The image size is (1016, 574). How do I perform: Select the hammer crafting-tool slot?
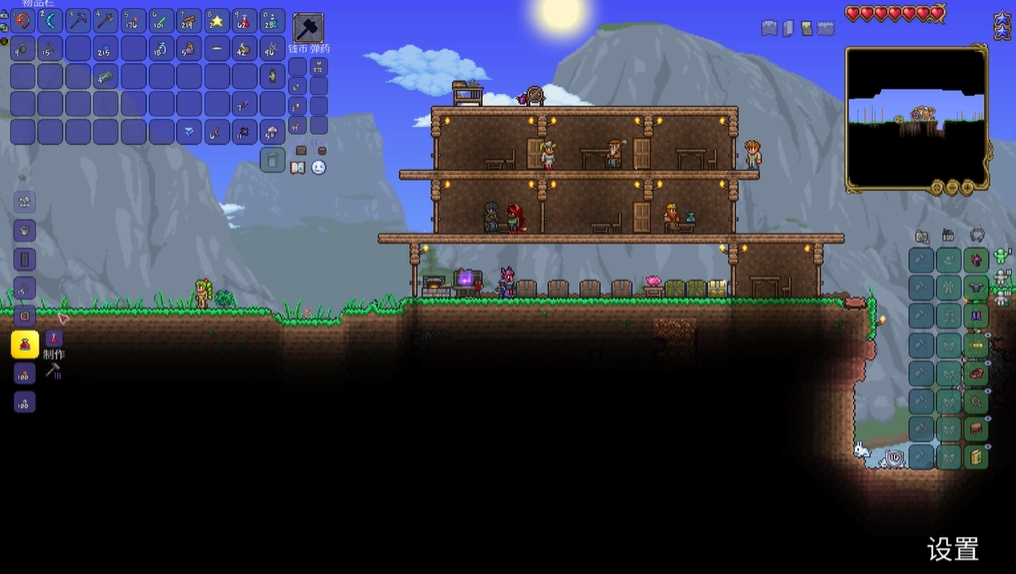pos(308,28)
